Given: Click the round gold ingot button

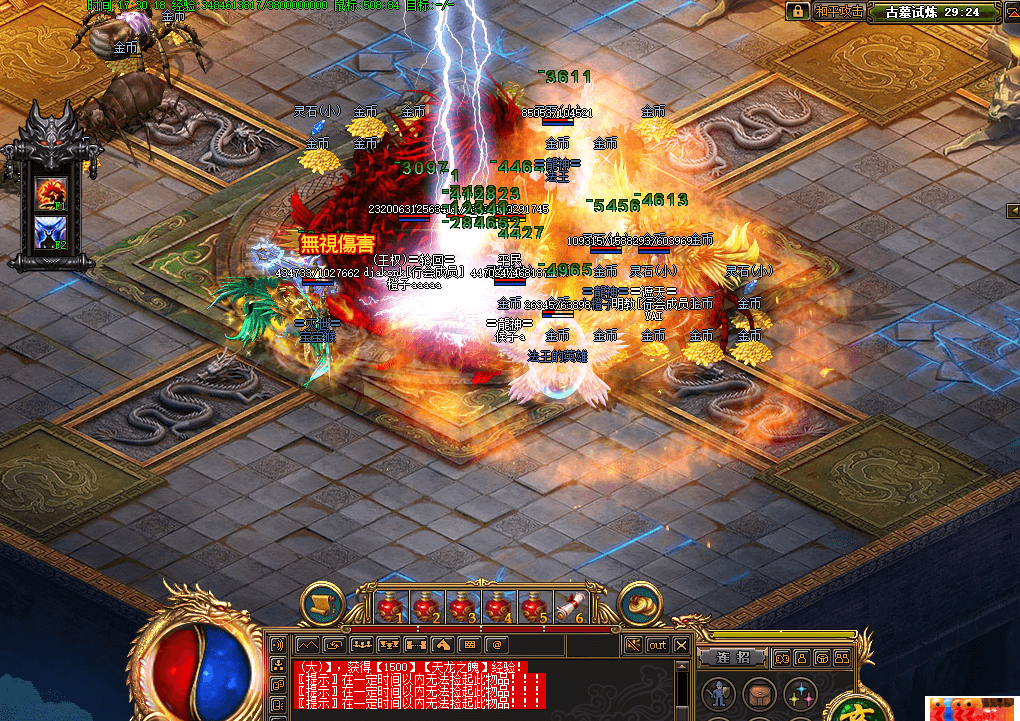Looking at the screenshot, I should click(x=640, y=603).
